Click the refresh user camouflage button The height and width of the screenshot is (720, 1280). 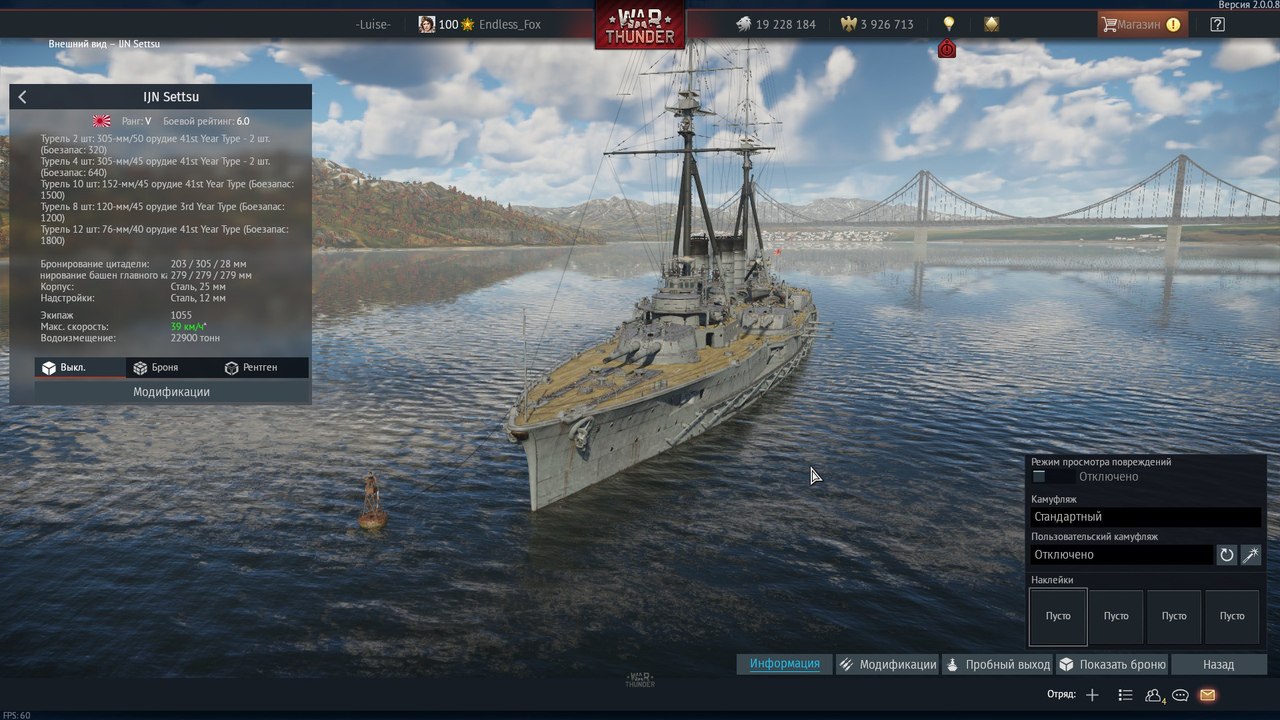(x=1227, y=555)
